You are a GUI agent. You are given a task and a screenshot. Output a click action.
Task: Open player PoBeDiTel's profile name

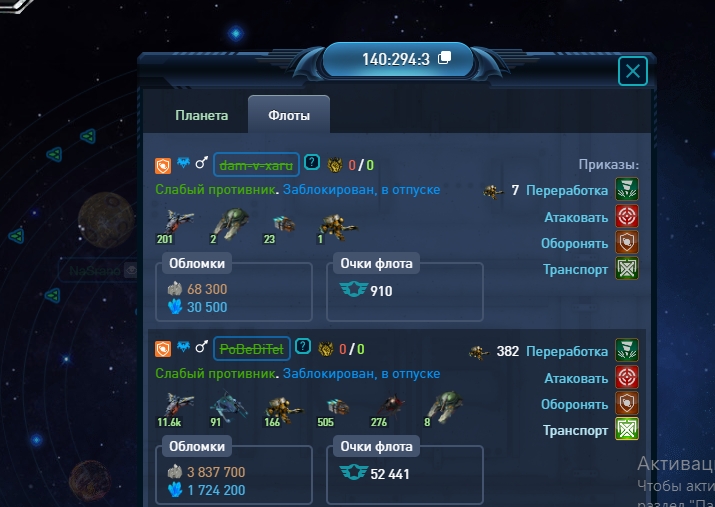[x=253, y=348]
